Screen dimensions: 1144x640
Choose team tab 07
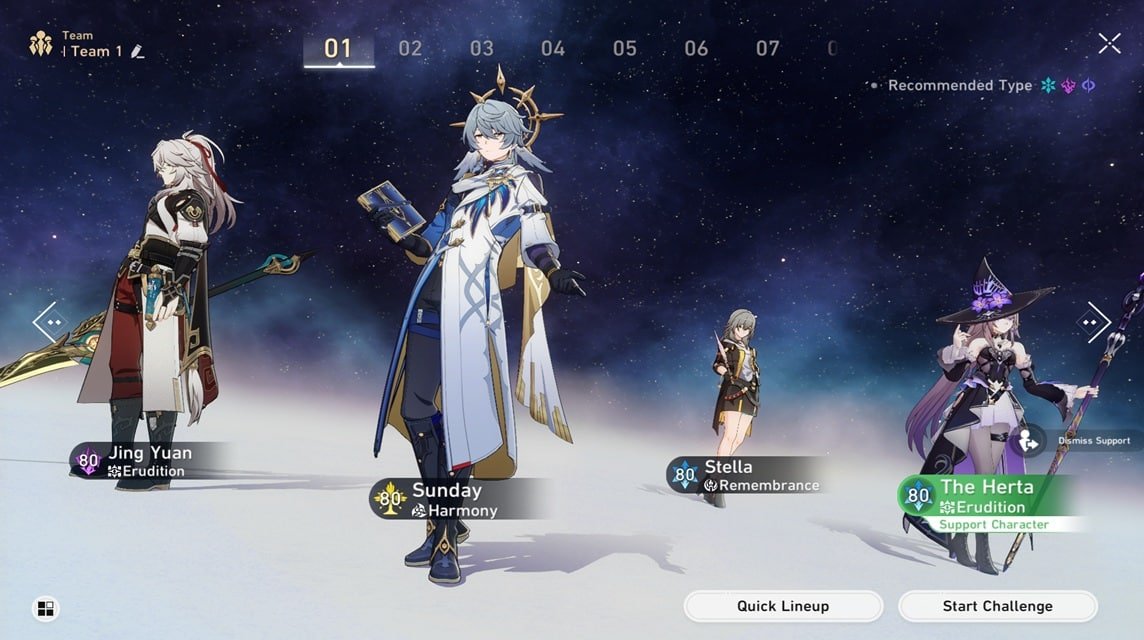click(x=767, y=48)
